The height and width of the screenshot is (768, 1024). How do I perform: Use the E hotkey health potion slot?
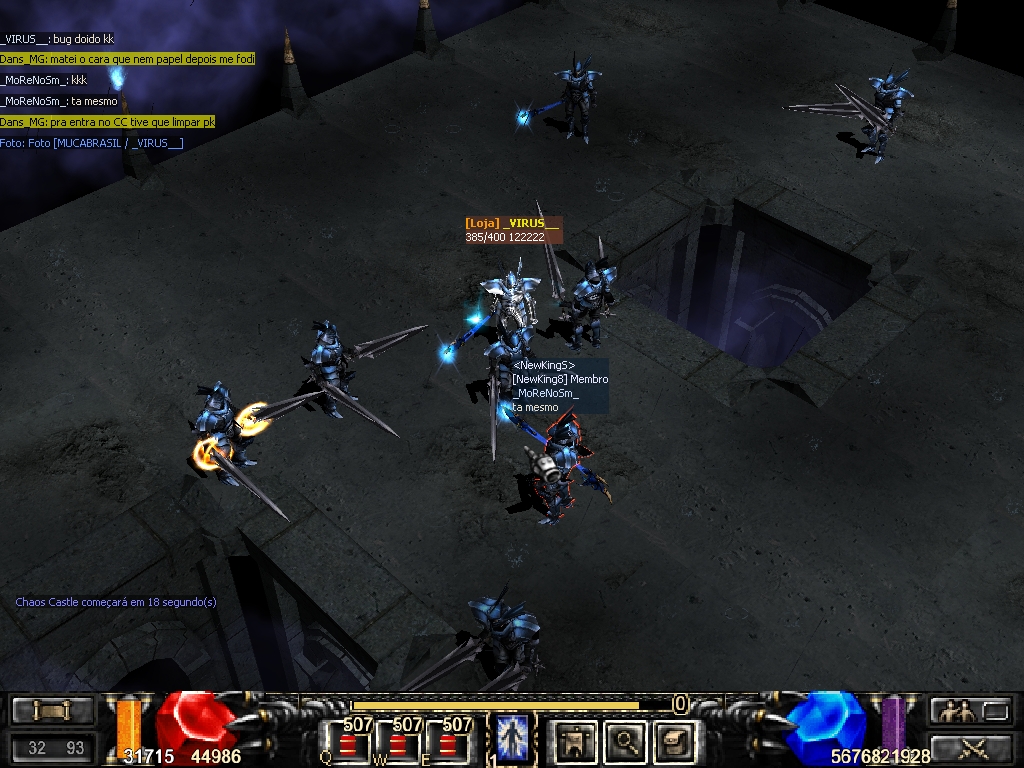pos(447,742)
